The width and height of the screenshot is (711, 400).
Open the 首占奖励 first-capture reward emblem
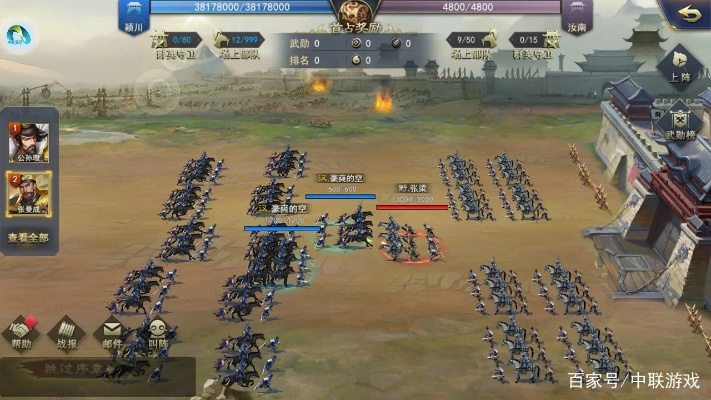click(x=354, y=14)
